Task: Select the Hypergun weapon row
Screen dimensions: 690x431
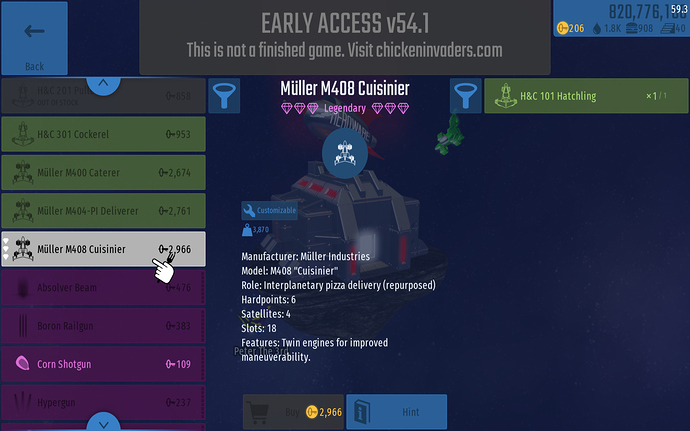Action: click(x=103, y=402)
